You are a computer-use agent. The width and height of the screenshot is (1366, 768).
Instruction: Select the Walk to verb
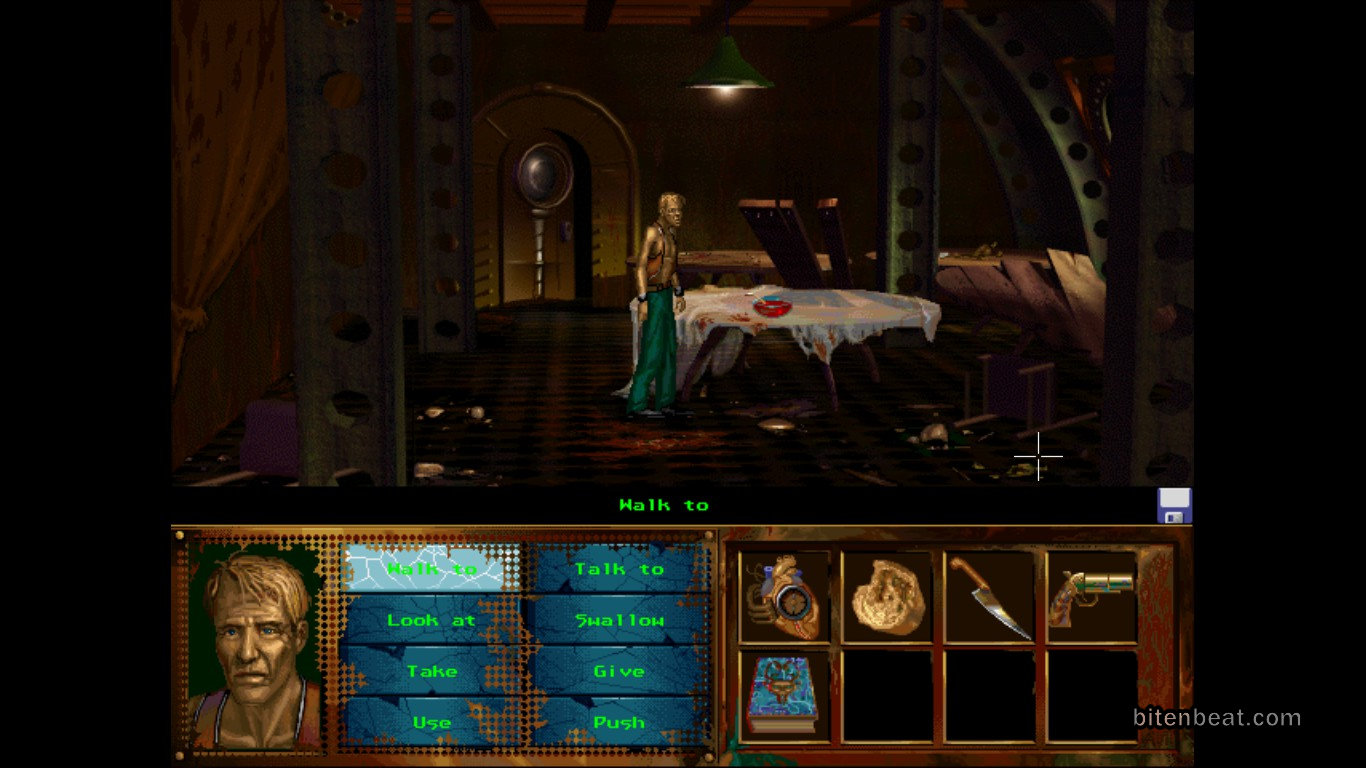click(432, 569)
